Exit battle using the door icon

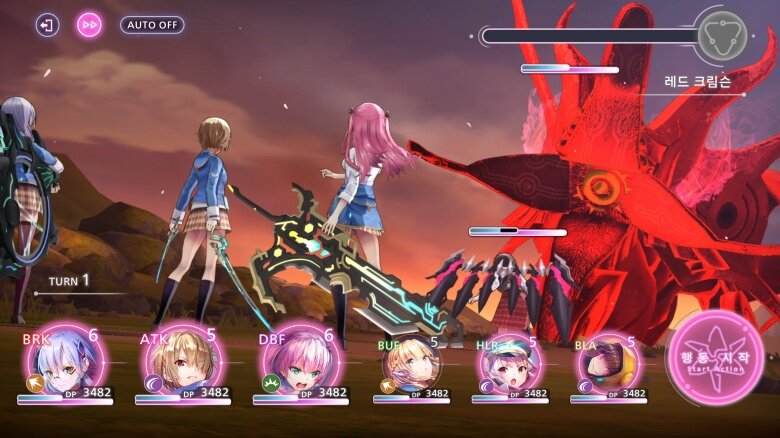point(47,25)
